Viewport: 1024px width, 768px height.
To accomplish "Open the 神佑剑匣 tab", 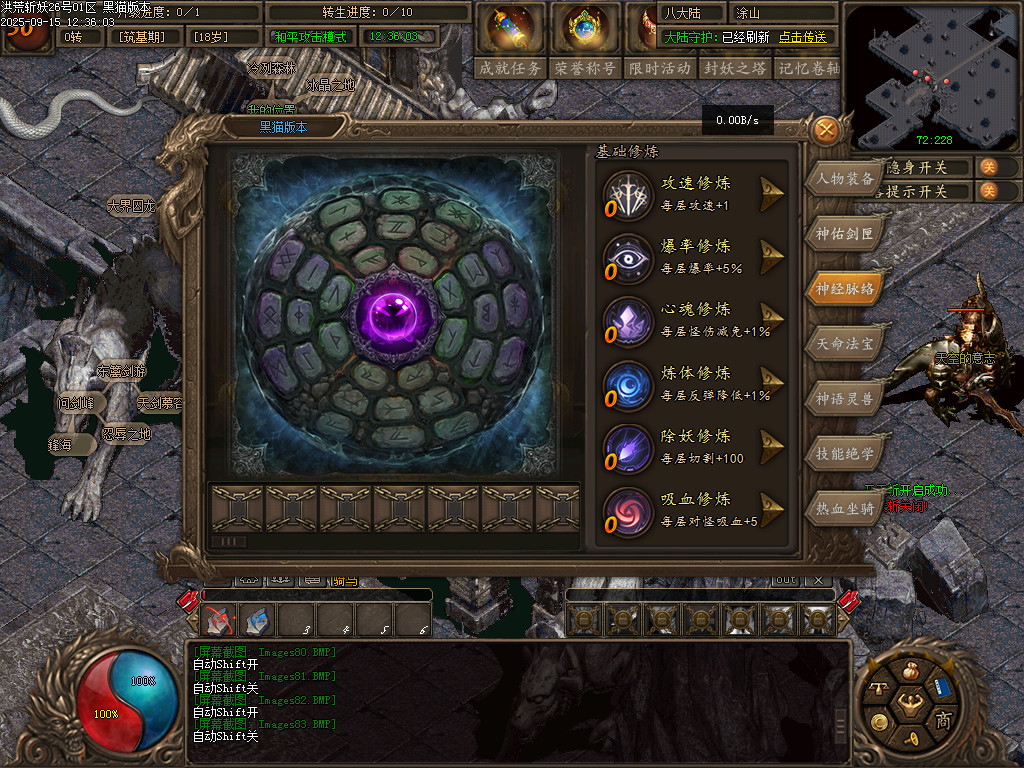I will pyautogui.click(x=845, y=235).
